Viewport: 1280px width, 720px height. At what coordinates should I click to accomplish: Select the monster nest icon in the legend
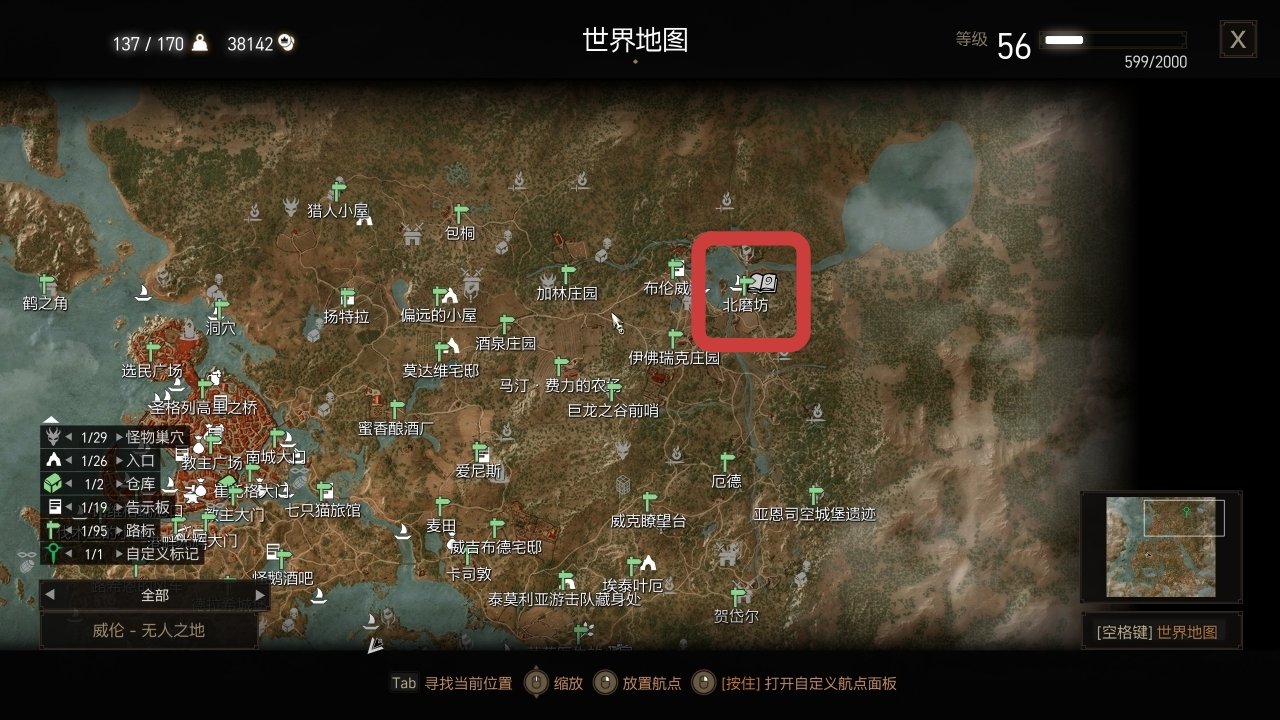[52, 435]
